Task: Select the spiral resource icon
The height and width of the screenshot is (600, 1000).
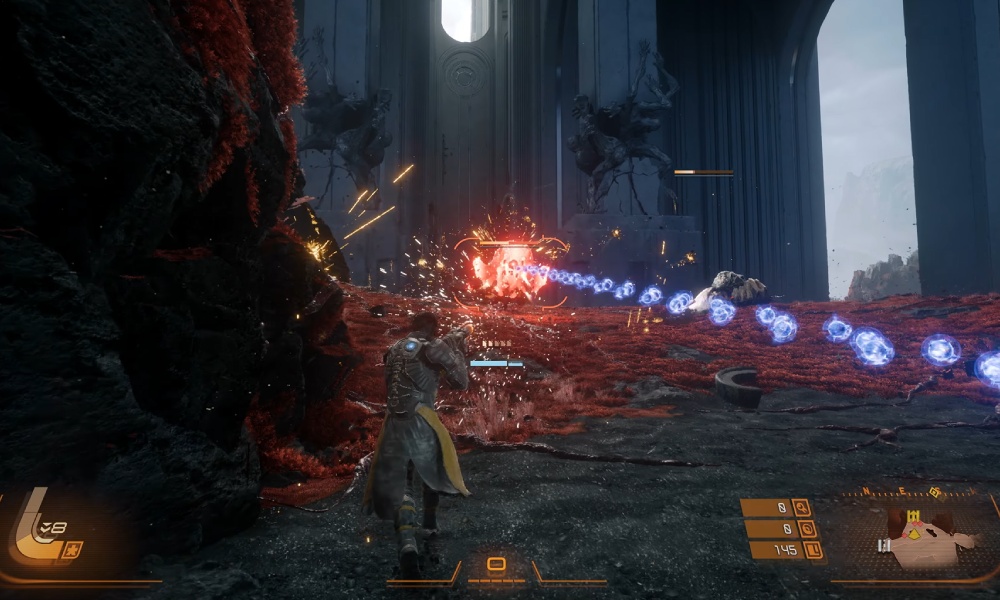Action: (806, 529)
